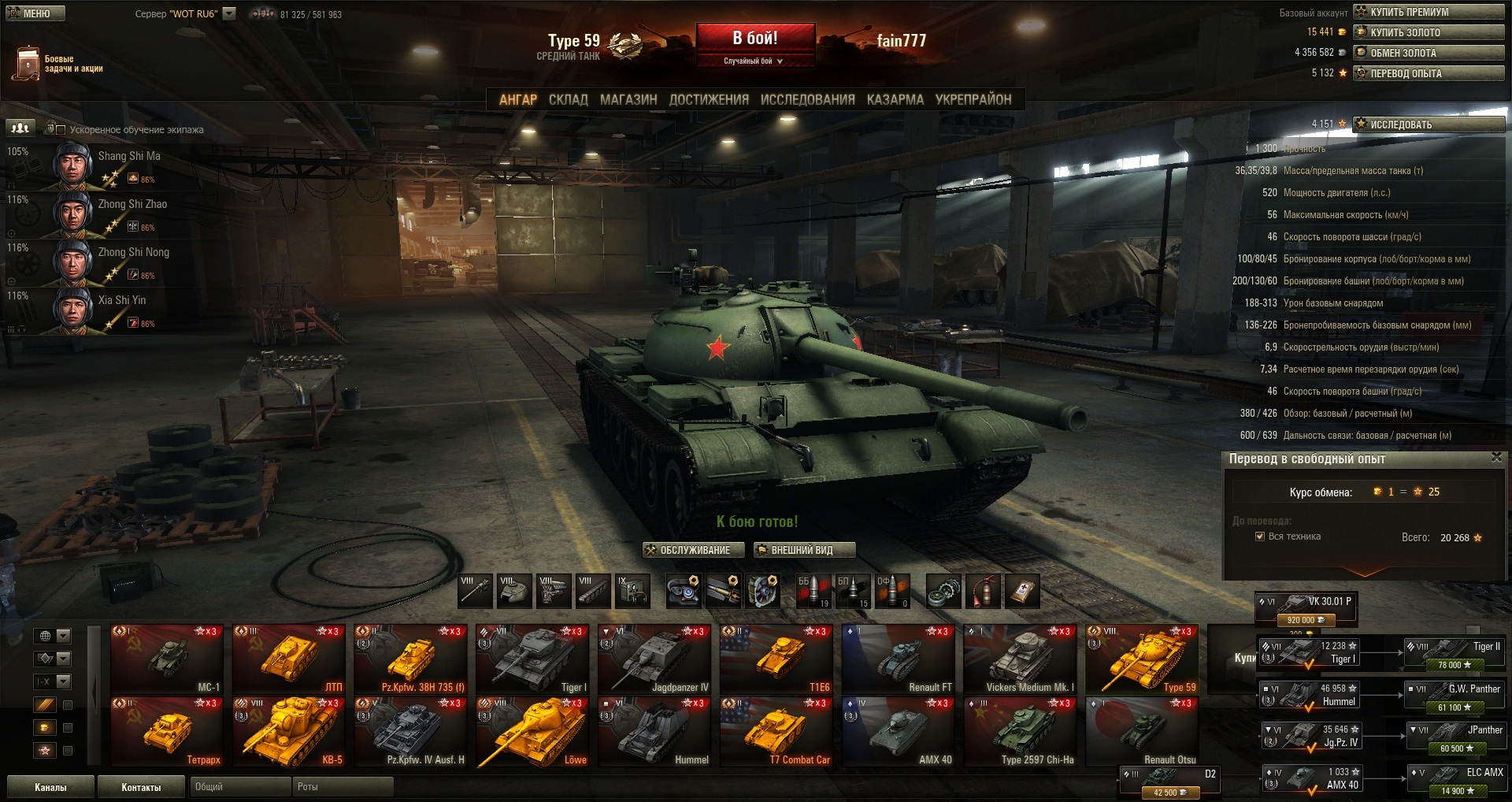Start battle with the В бой! button

pos(754,38)
